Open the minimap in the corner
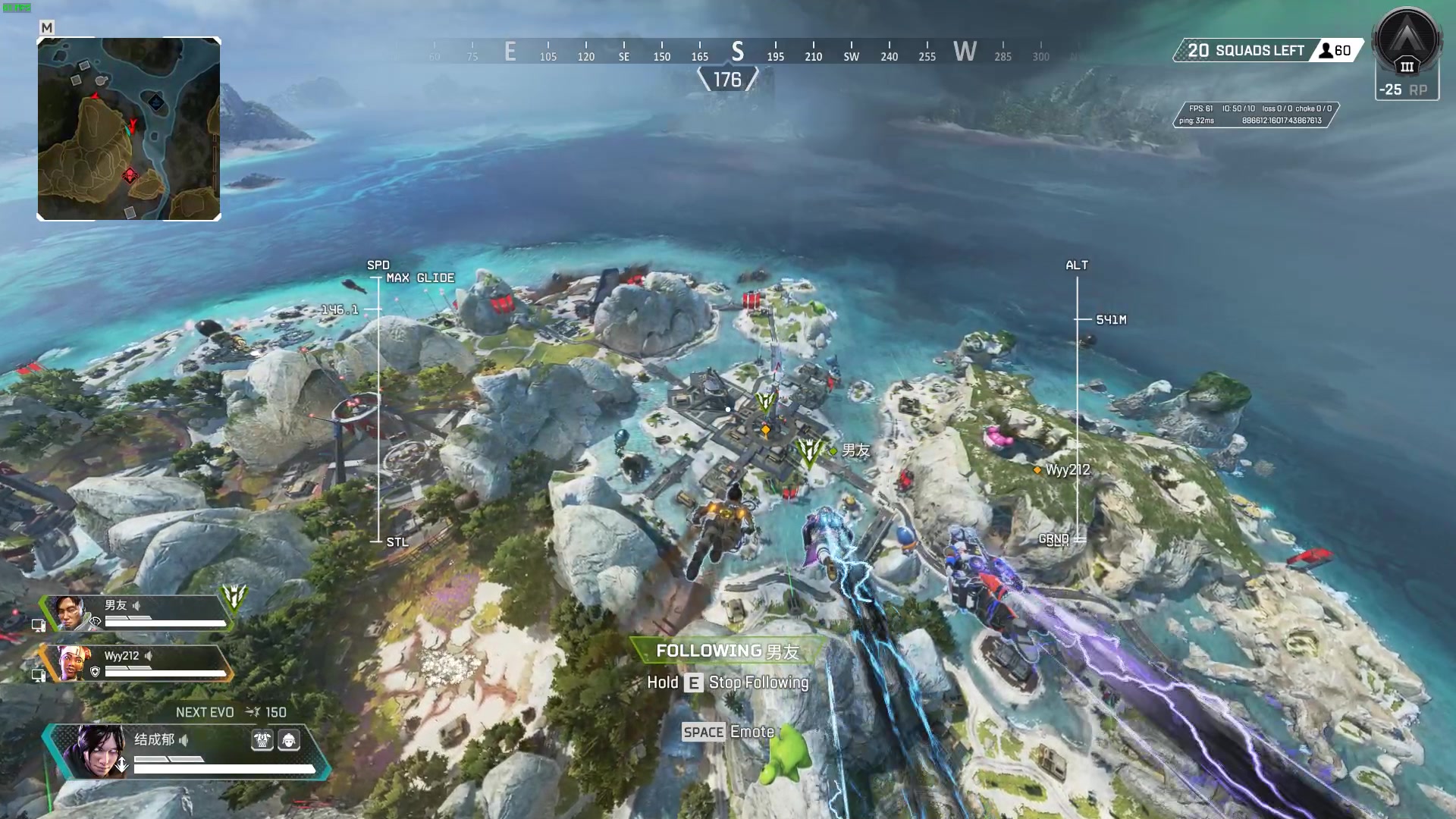 click(129, 129)
